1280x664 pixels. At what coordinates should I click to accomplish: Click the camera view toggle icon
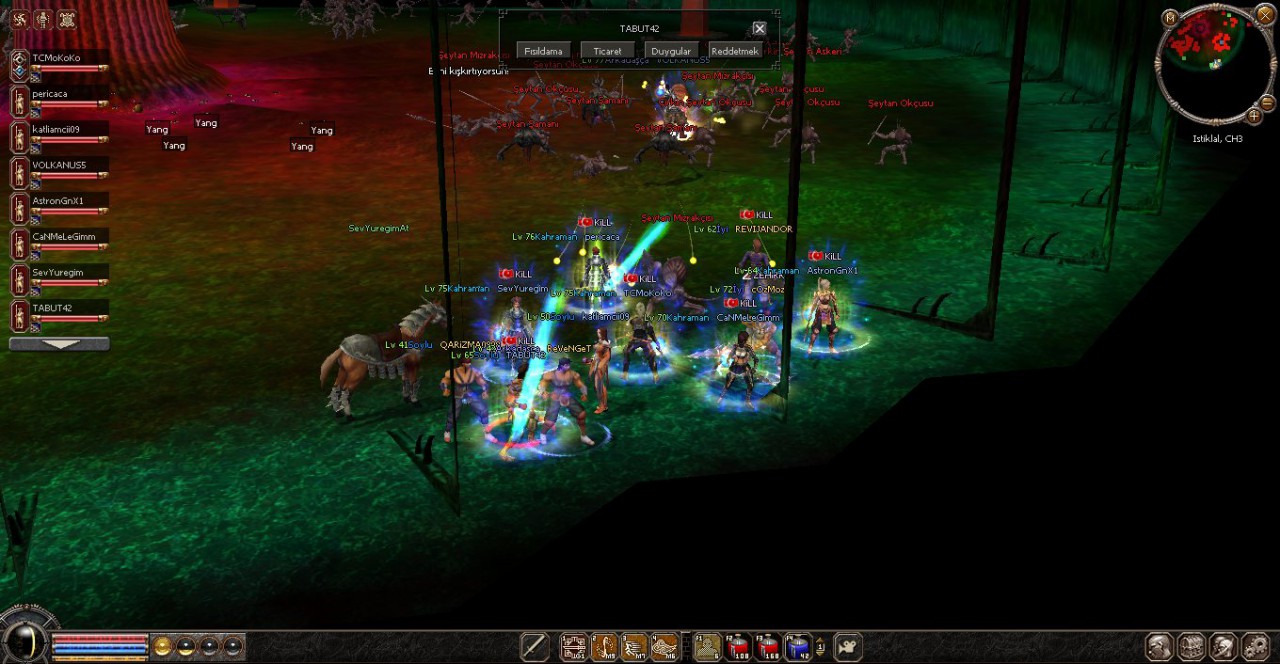847,647
